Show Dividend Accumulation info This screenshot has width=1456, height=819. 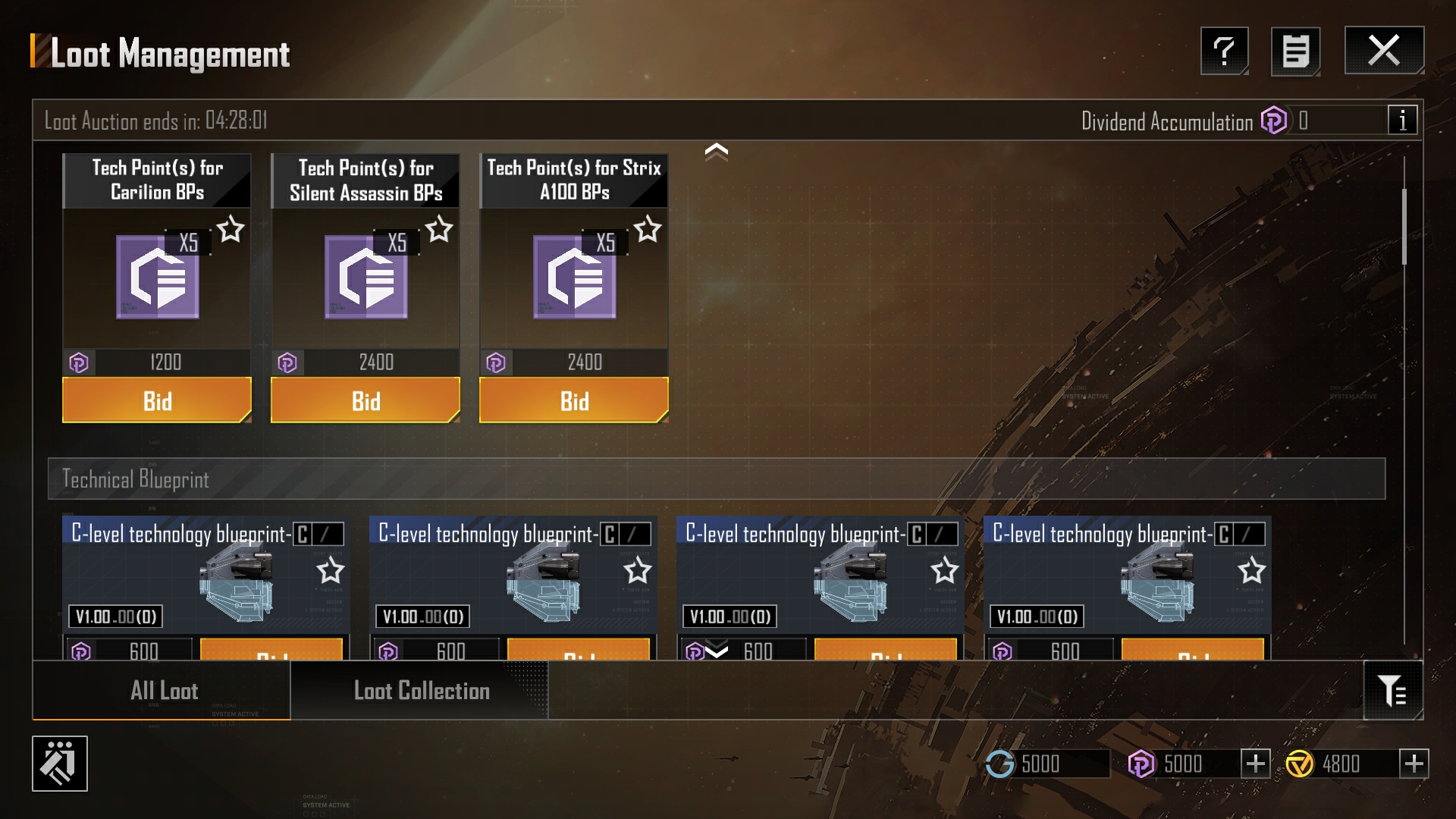[1402, 121]
